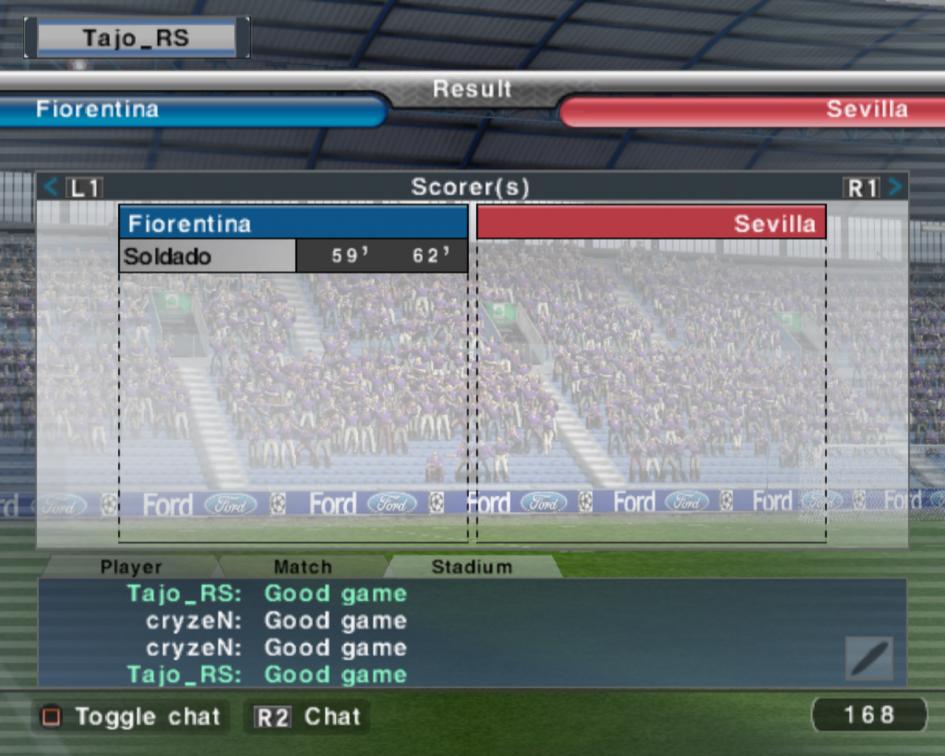Select the Stadium chat tab
Viewport: 945px width, 756px height.
(471, 567)
